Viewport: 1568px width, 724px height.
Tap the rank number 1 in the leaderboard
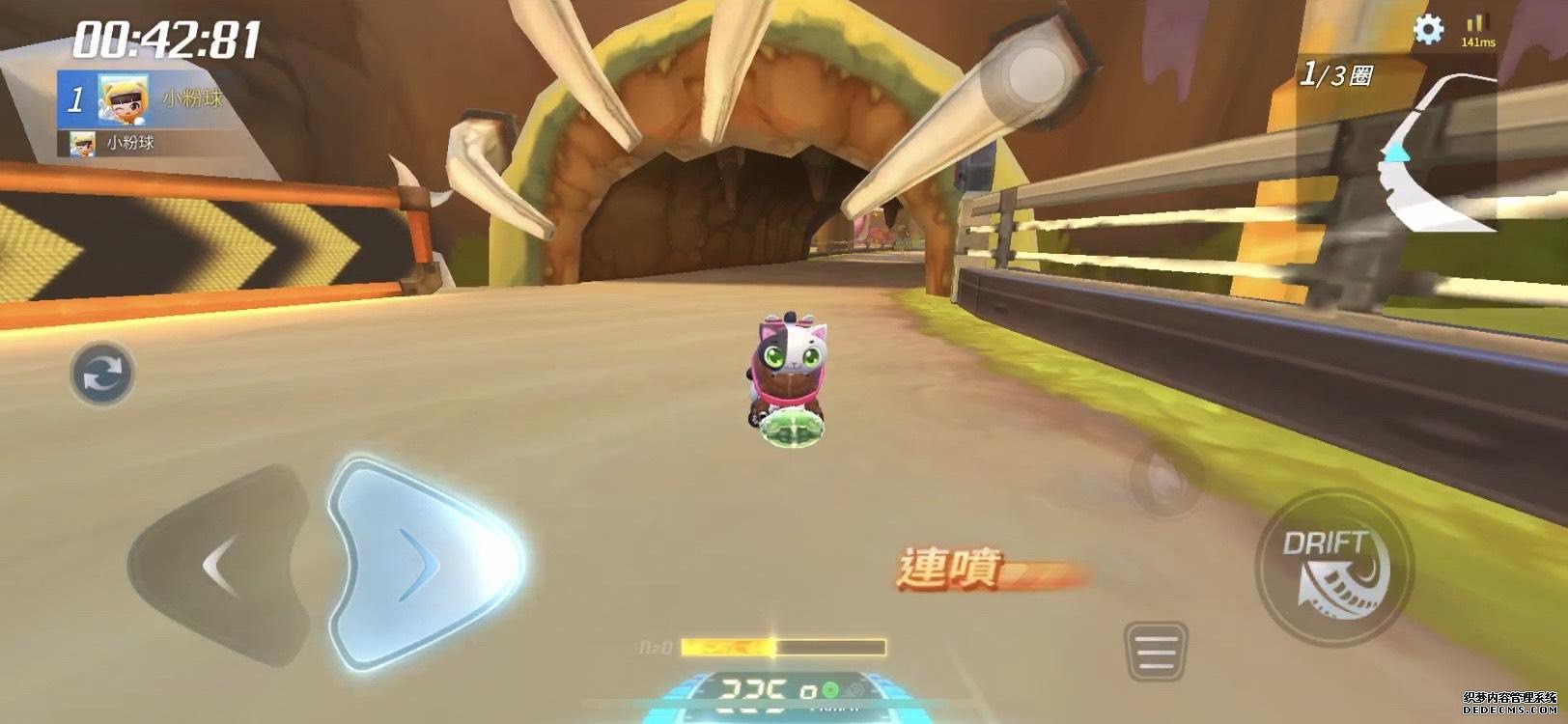coord(74,99)
